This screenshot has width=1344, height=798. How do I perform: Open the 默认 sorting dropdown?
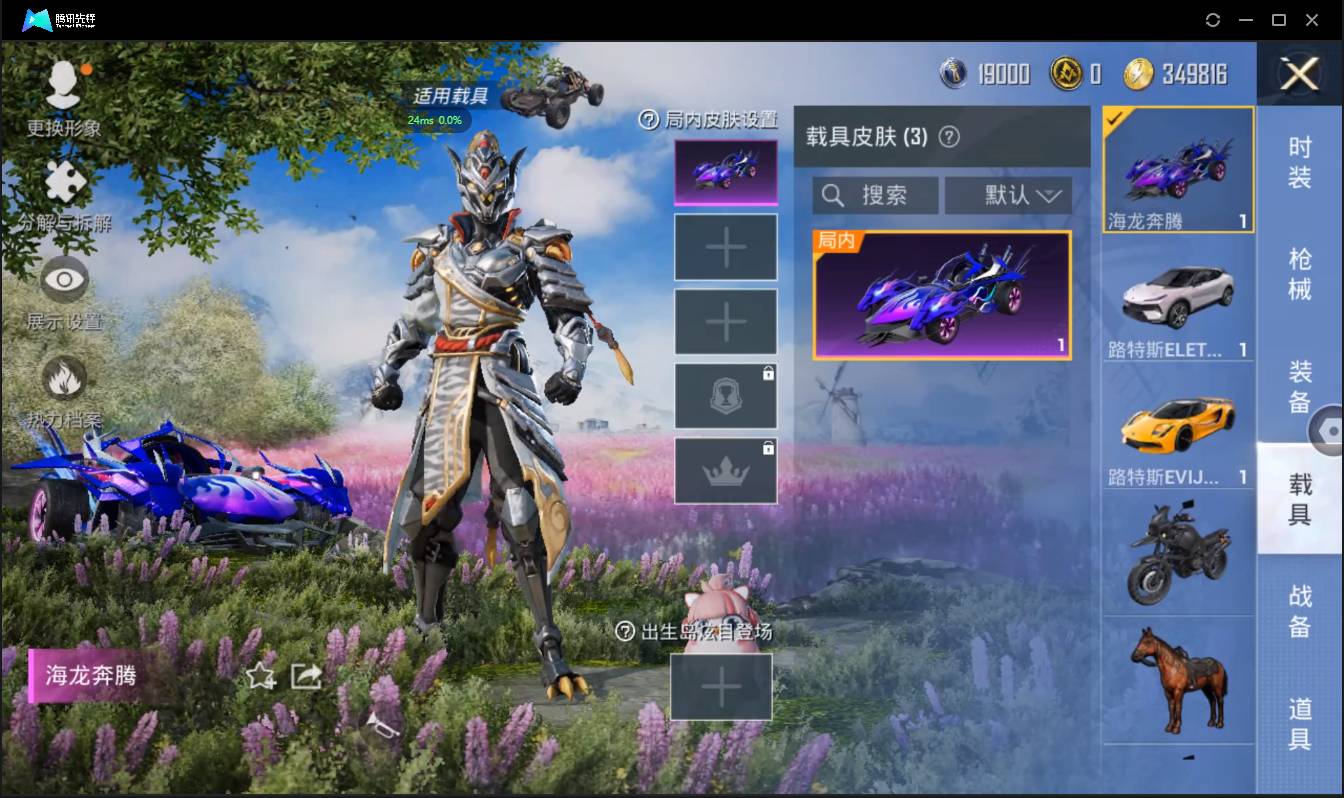tap(1007, 195)
